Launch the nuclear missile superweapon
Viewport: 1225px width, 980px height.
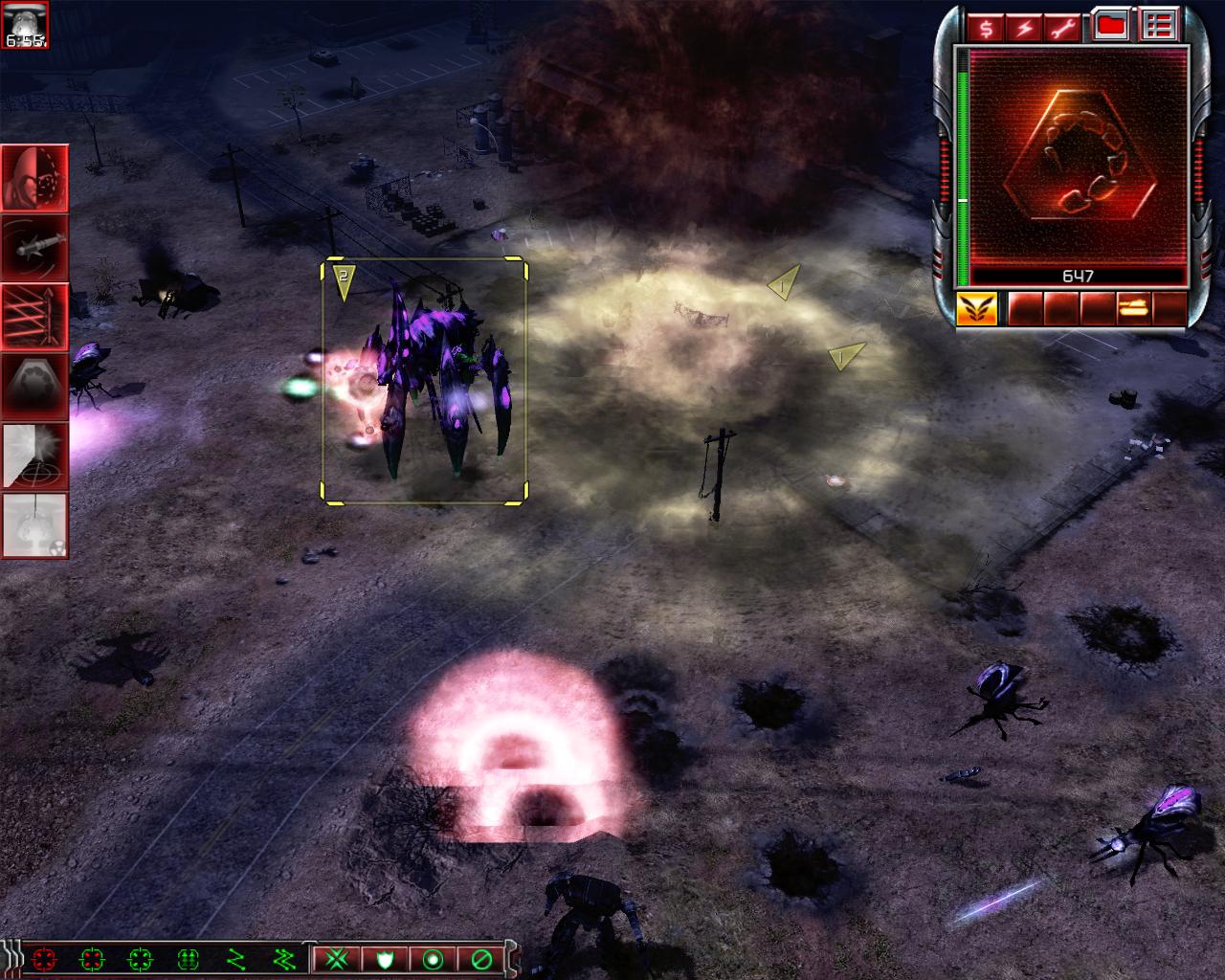click(34, 524)
